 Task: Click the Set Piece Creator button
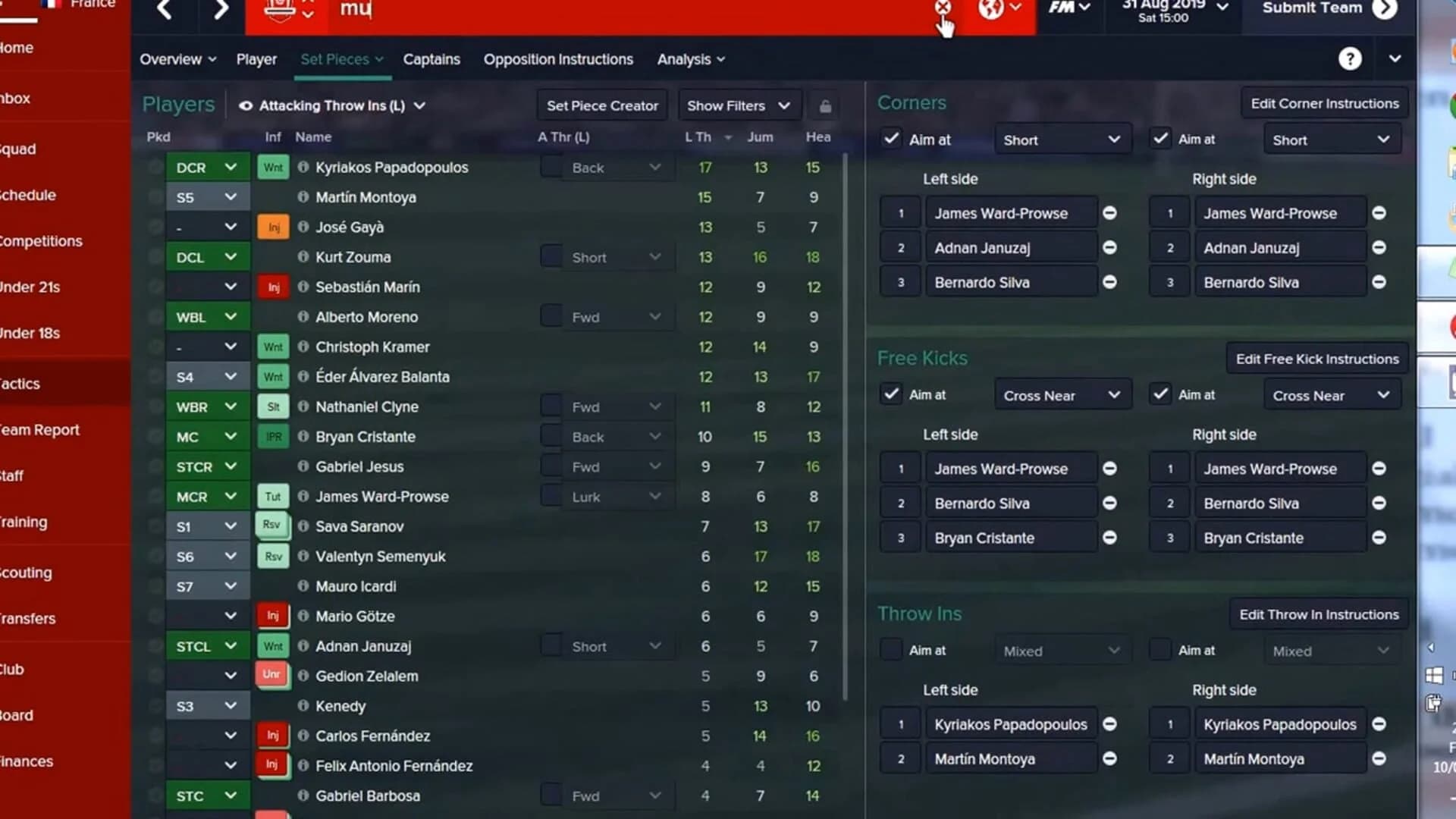click(602, 105)
